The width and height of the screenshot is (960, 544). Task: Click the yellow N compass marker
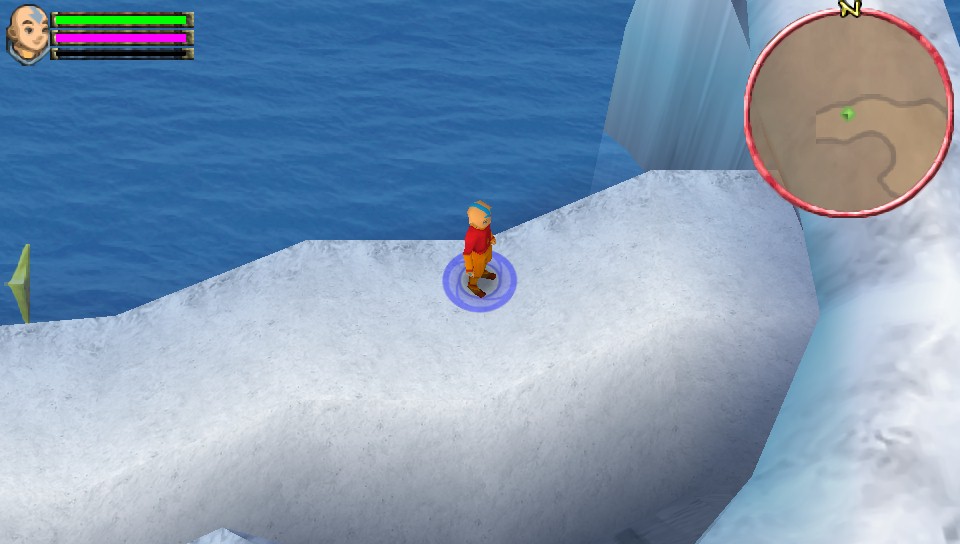tap(850, 9)
